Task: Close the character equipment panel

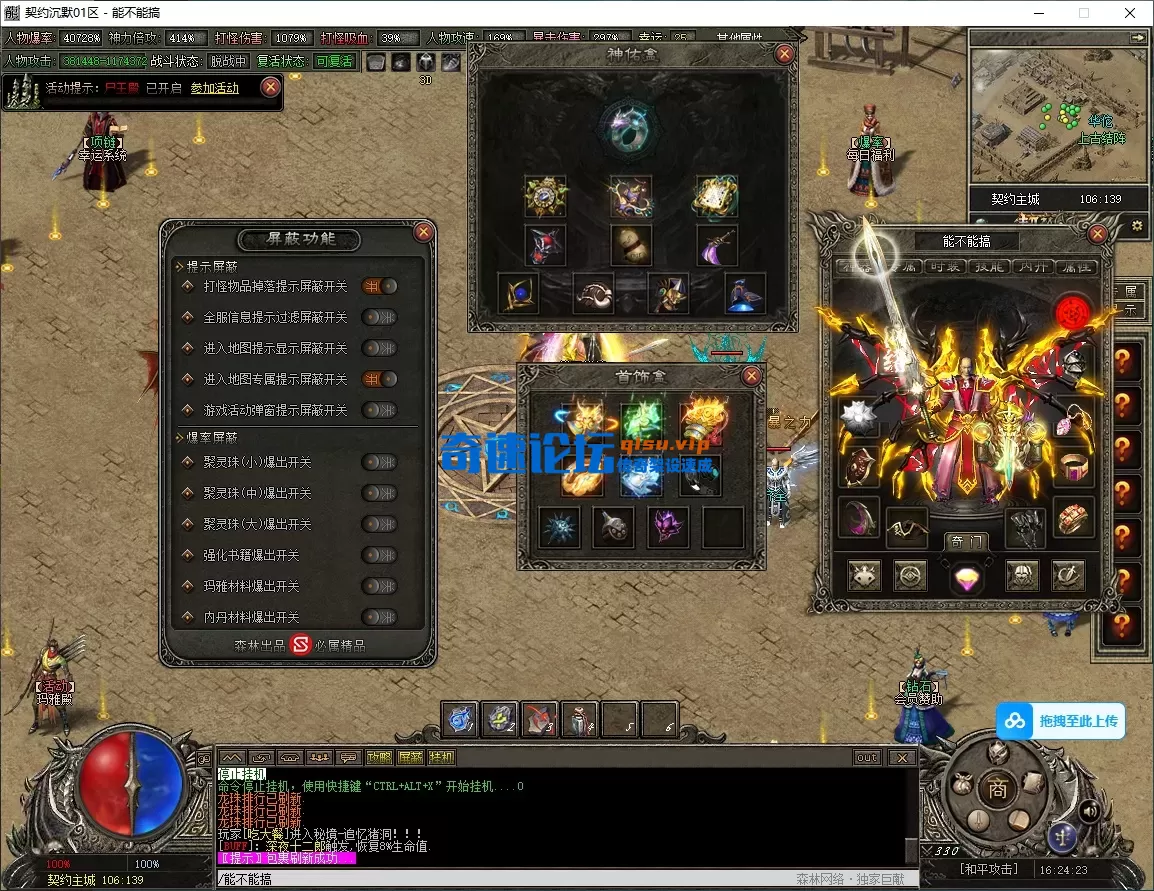Action: (x=1097, y=234)
